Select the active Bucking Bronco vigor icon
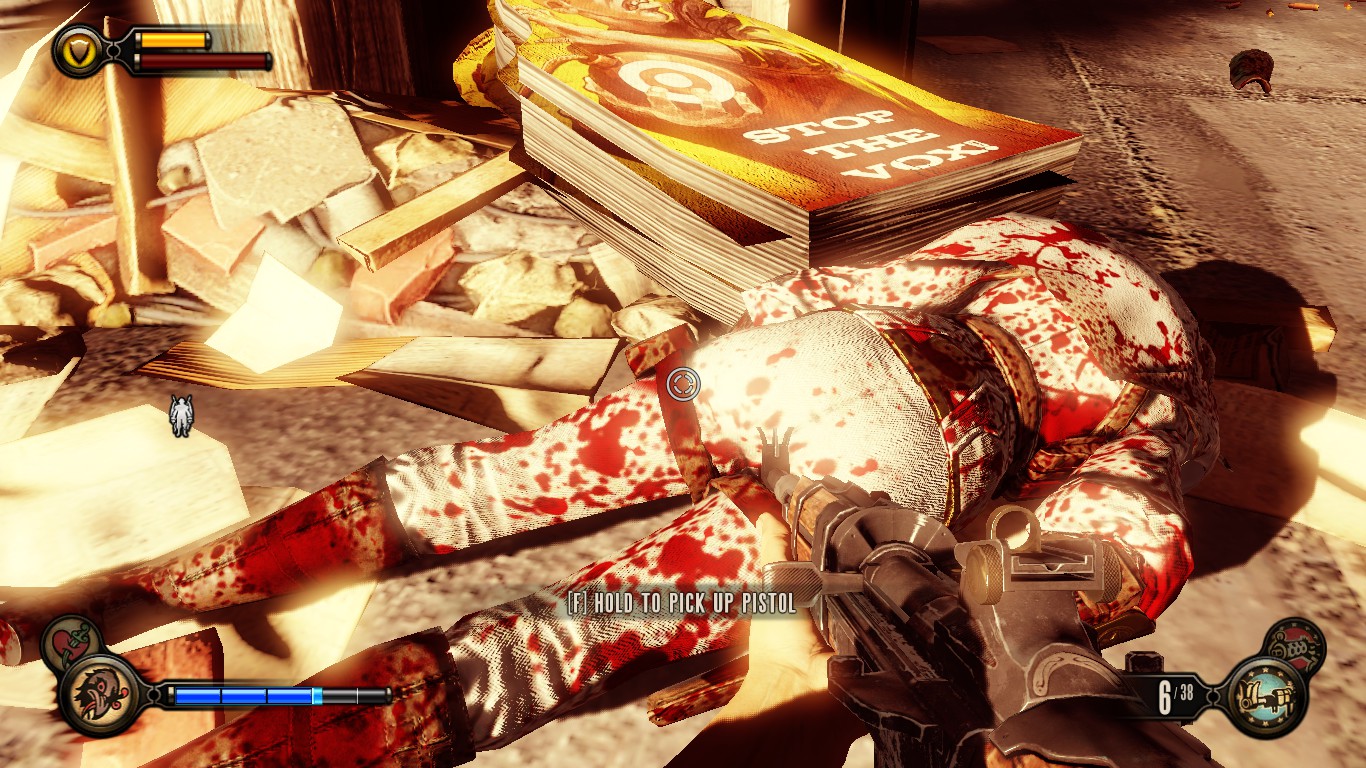Screen dimensions: 1366x768 pyautogui.click(x=100, y=695)
